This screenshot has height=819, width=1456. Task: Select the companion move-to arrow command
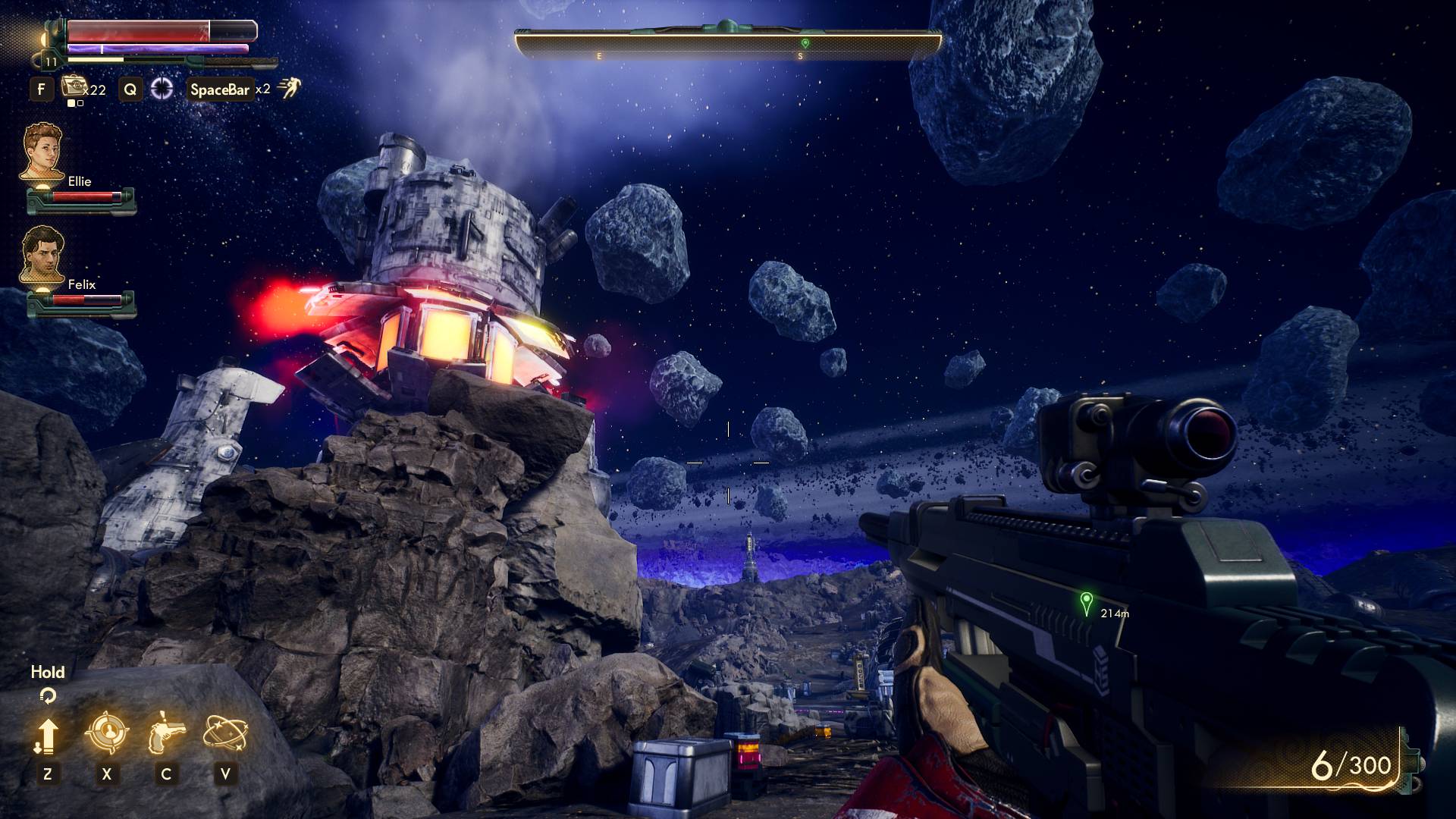(47, 735)
